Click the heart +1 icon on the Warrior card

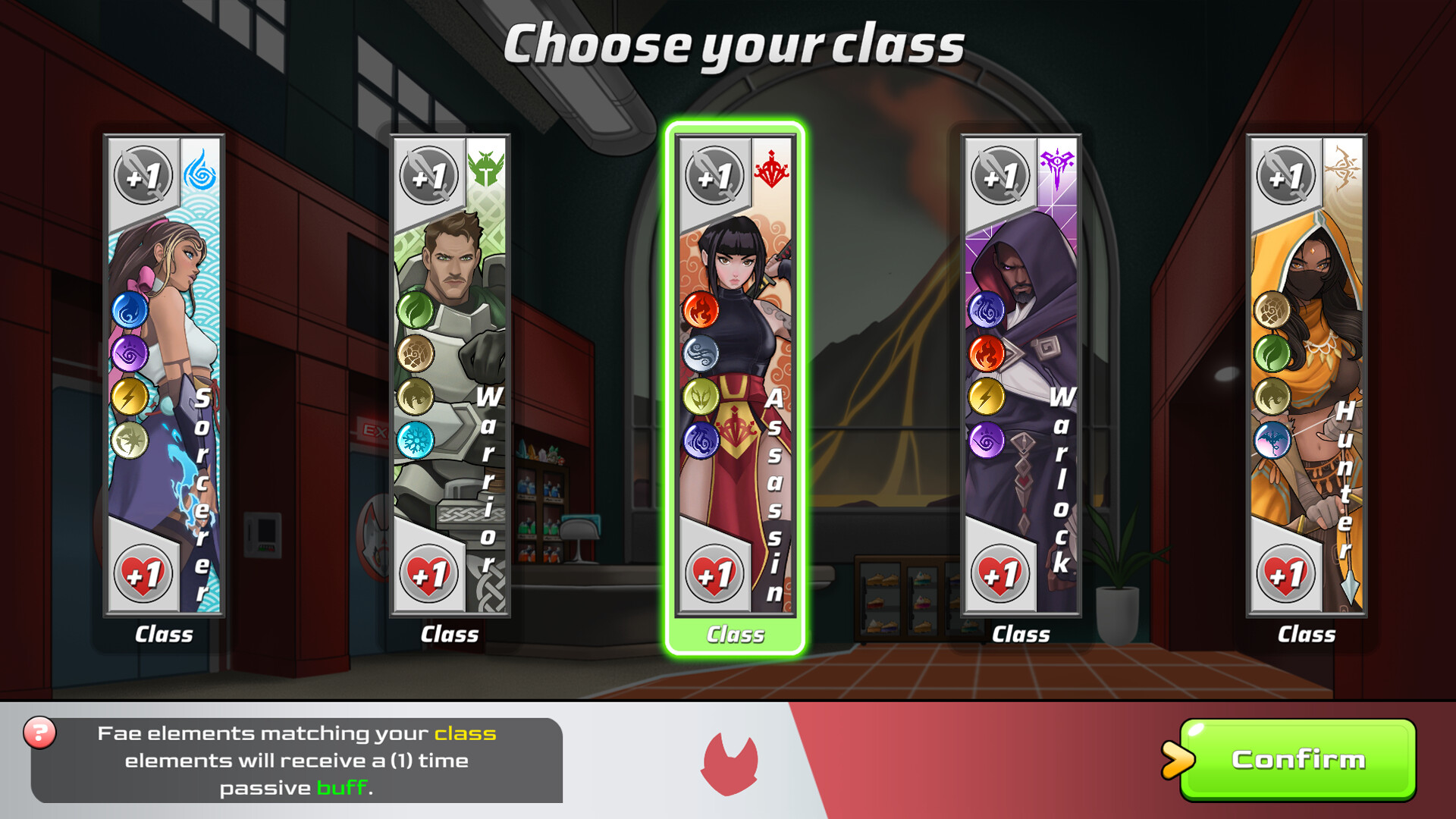click(428, 573)
